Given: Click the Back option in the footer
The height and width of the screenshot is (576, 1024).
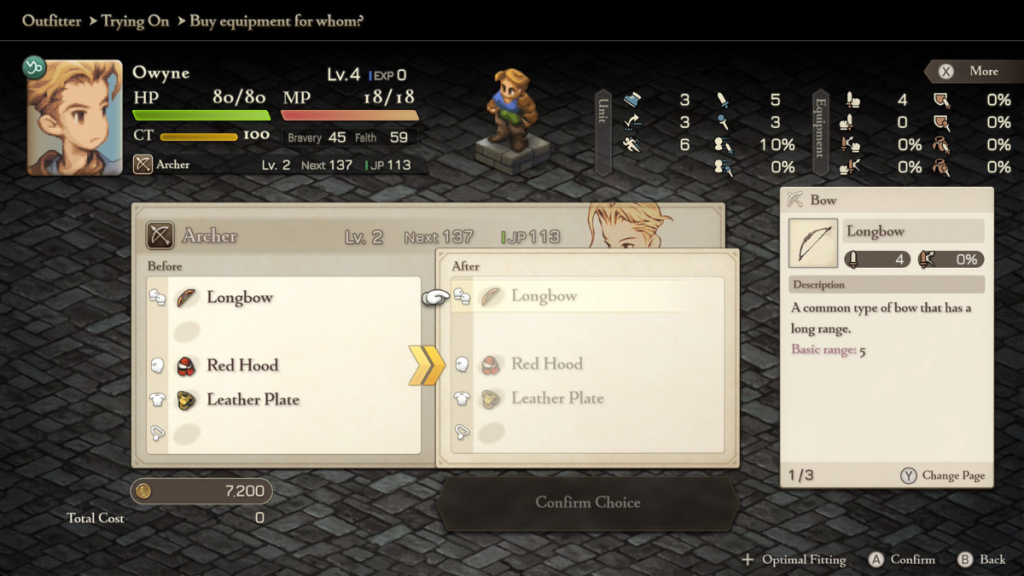Looking at the screenshot, I should tap(981, 560).
